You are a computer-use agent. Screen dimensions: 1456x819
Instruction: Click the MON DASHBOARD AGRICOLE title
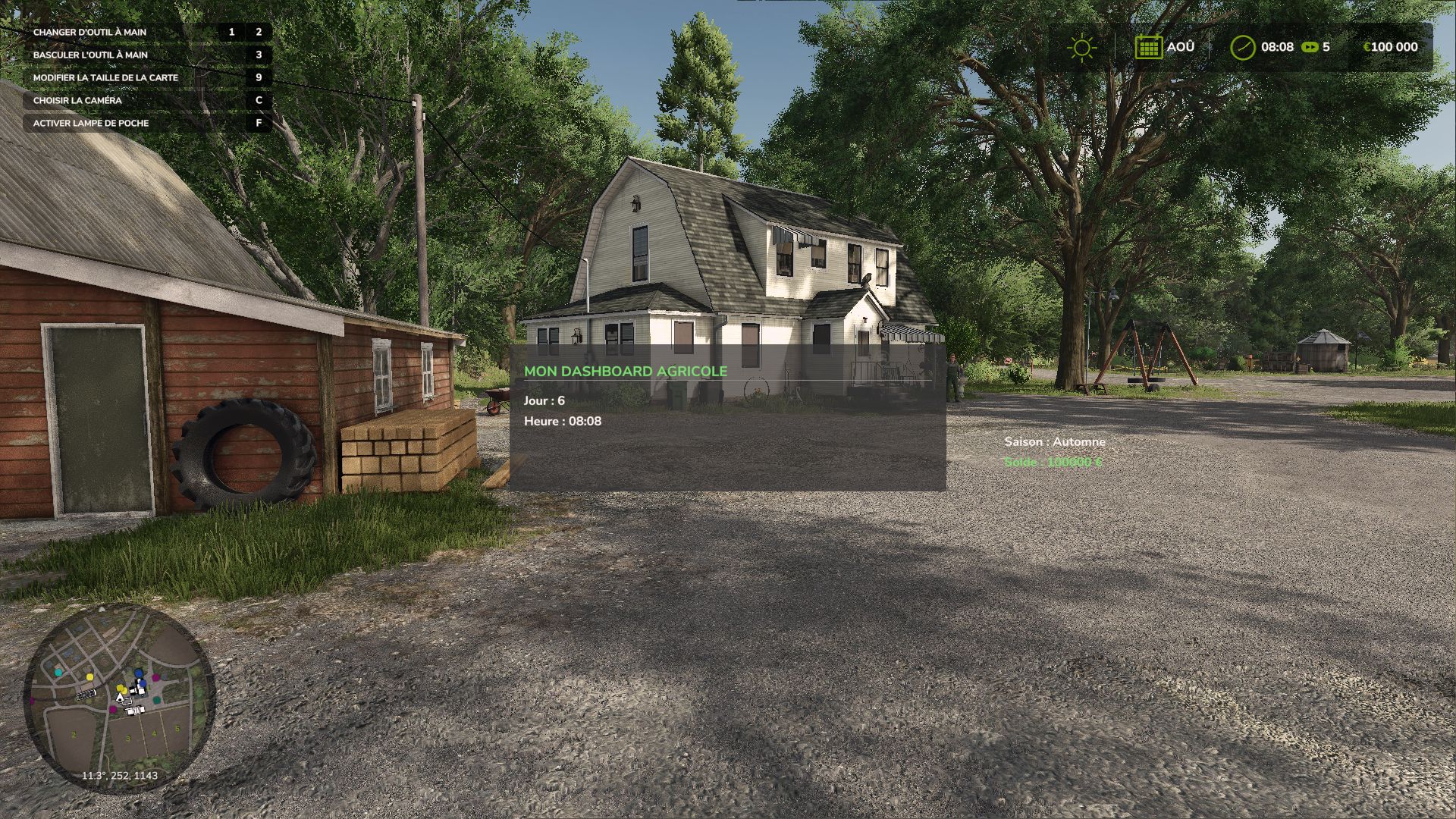coord(625,371)
